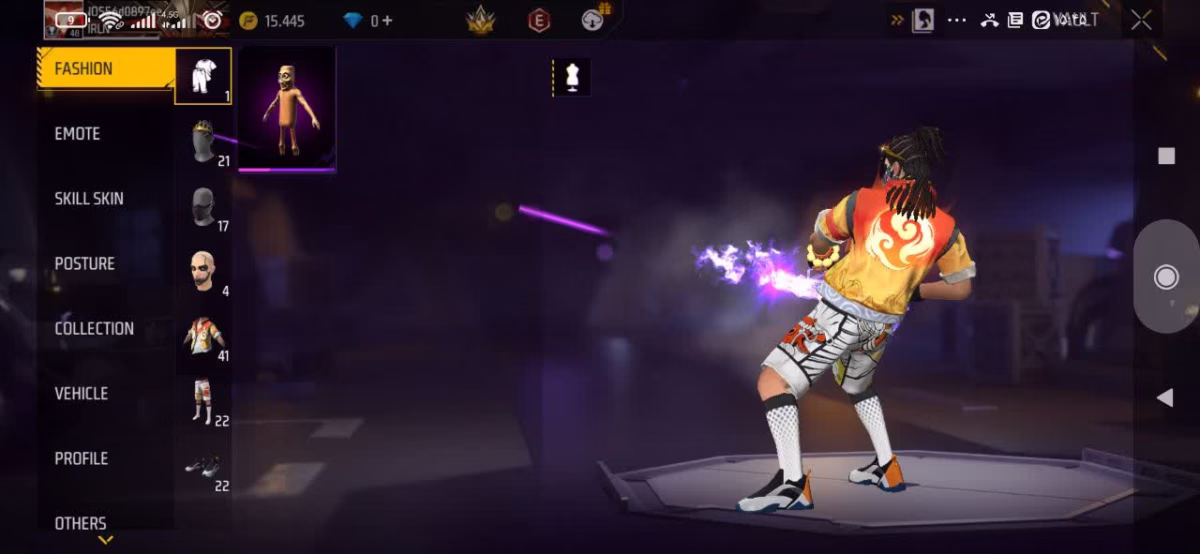Add diamonds with the plus button
The image size is (1200, 554).
coord(387,20)
